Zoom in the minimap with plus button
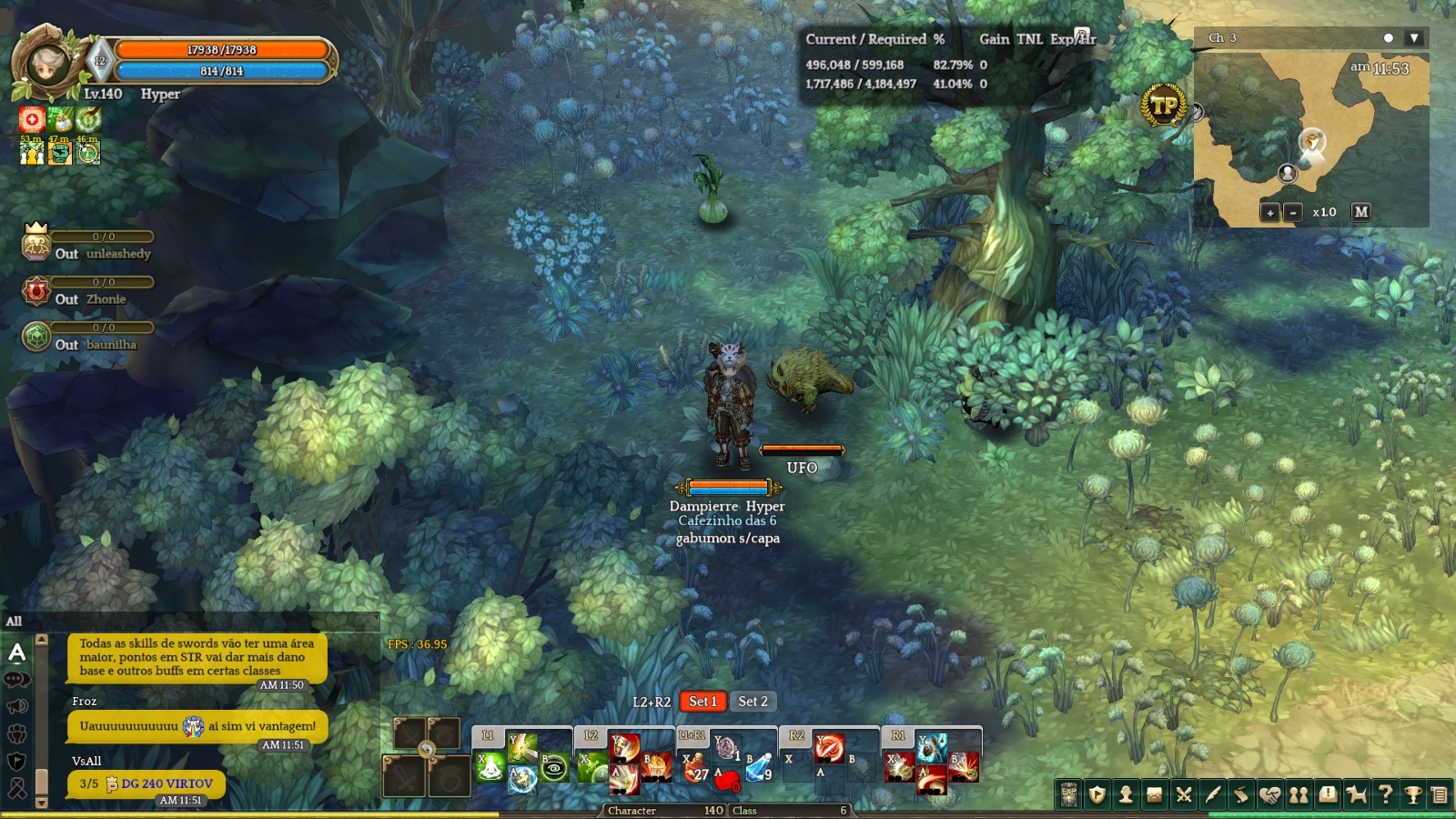The image size is (1456, 819). click(x=1270, y=212)
